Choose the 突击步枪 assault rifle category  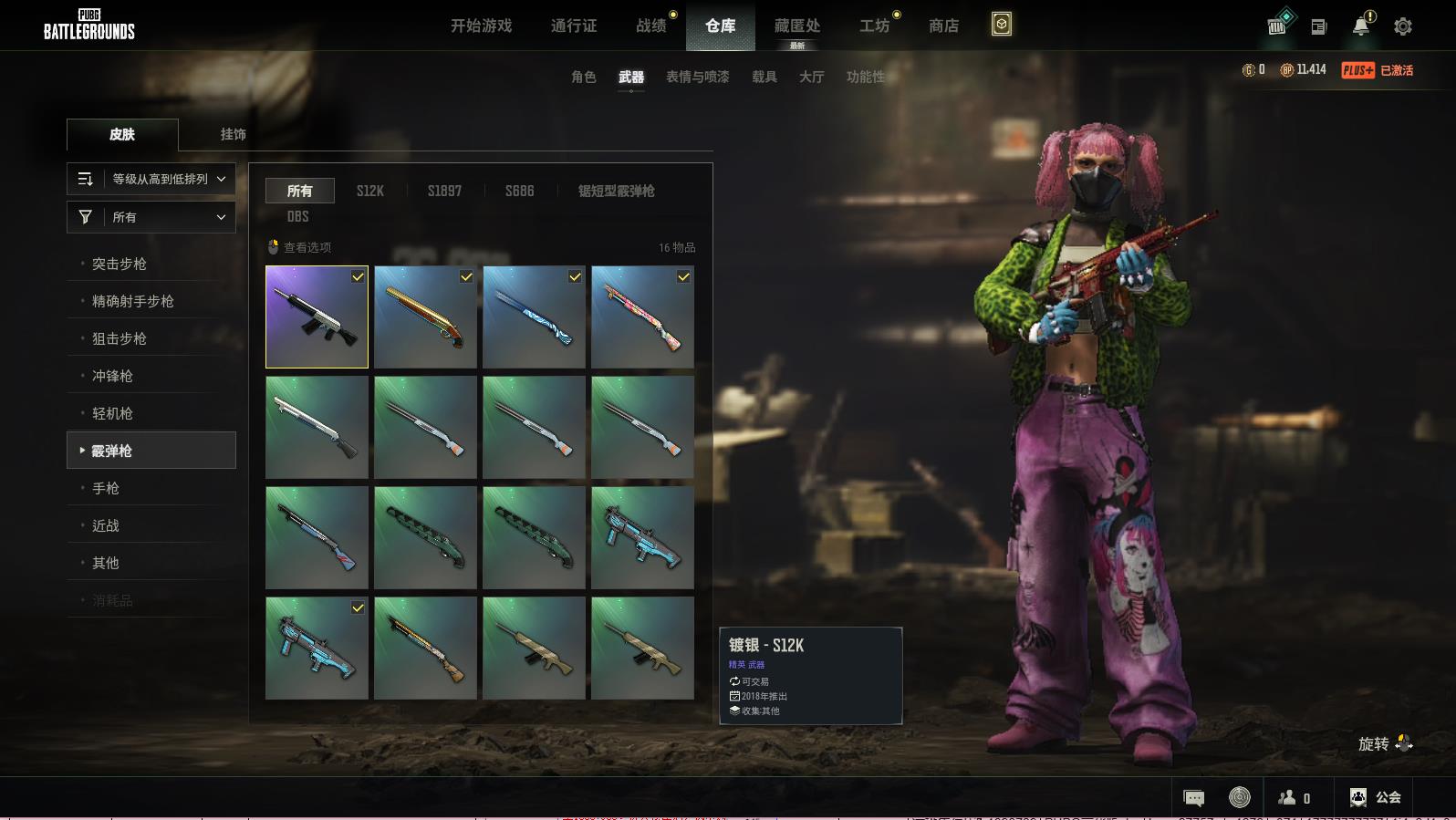(120, 264)
